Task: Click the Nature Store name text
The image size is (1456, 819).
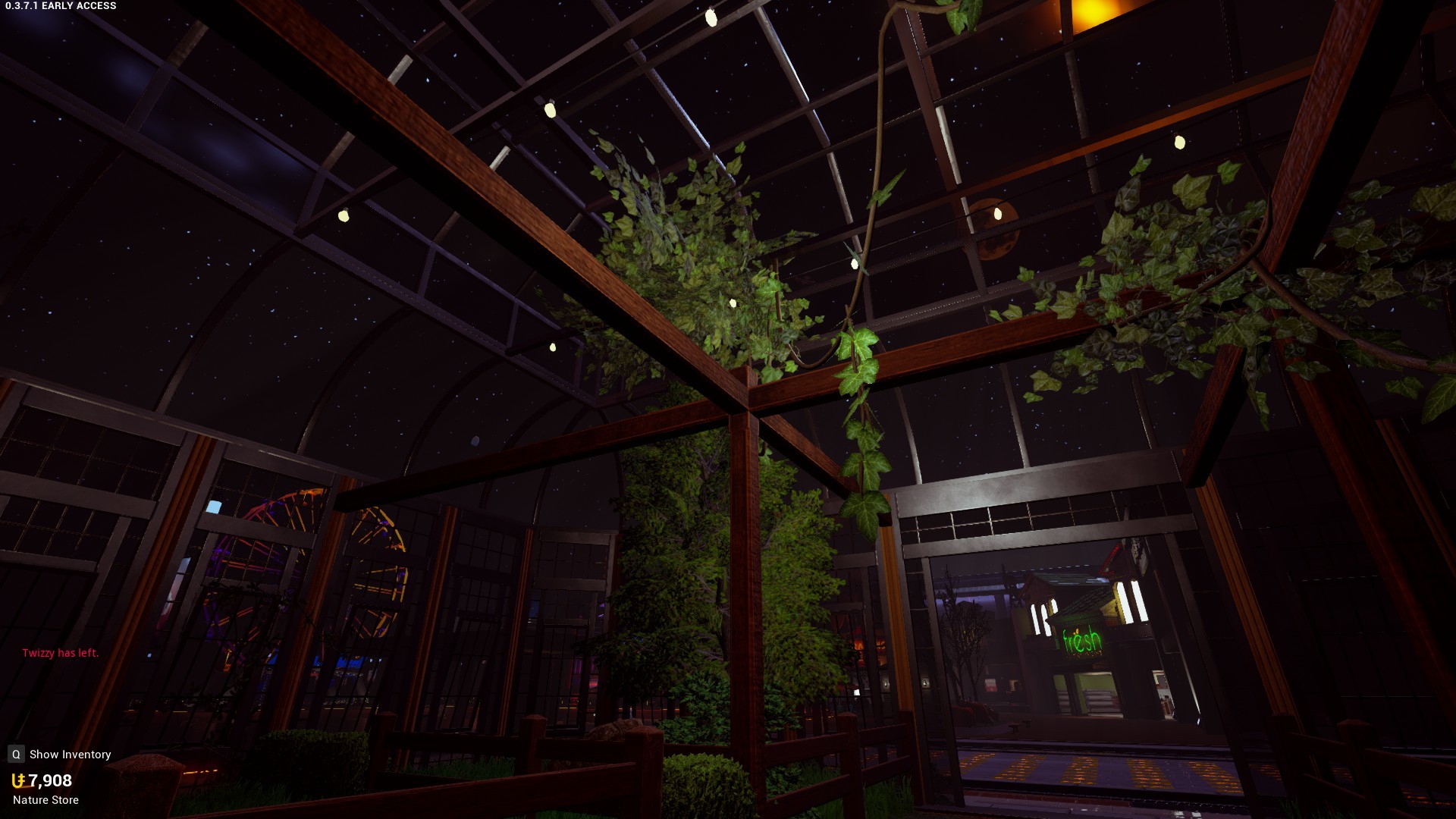Action: tap(45, 799)
